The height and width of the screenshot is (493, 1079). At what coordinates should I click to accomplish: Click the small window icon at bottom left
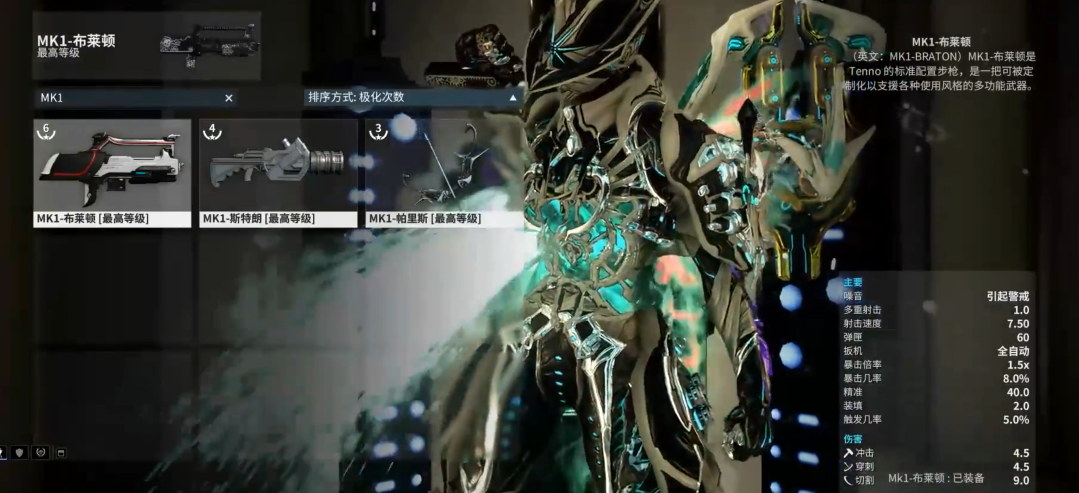60,453
